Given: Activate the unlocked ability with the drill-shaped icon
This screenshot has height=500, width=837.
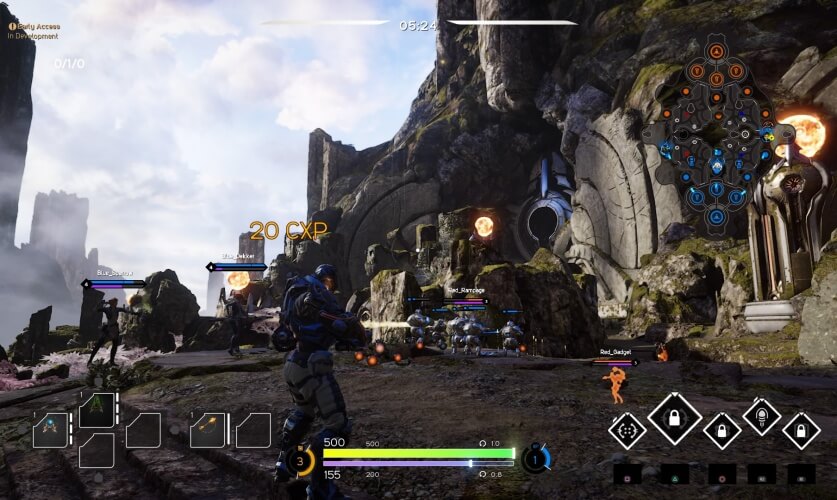Looking at the screenshot, I should tap(762, 416).
